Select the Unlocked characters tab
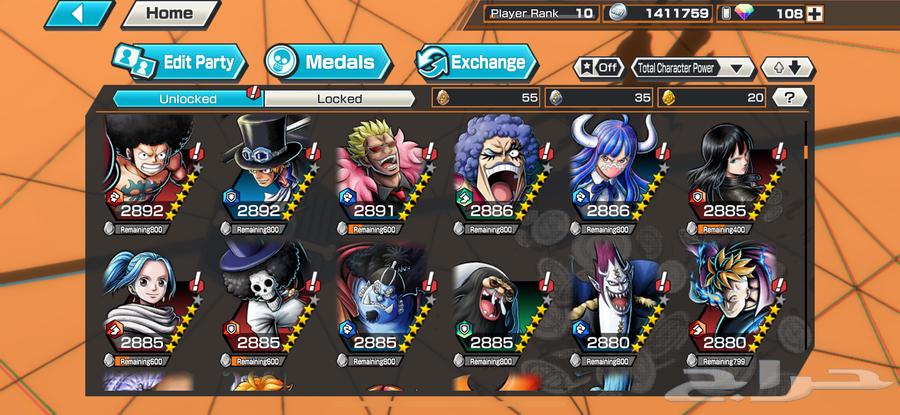This screenshot has height=415, width=900. (x=187, y=98)
